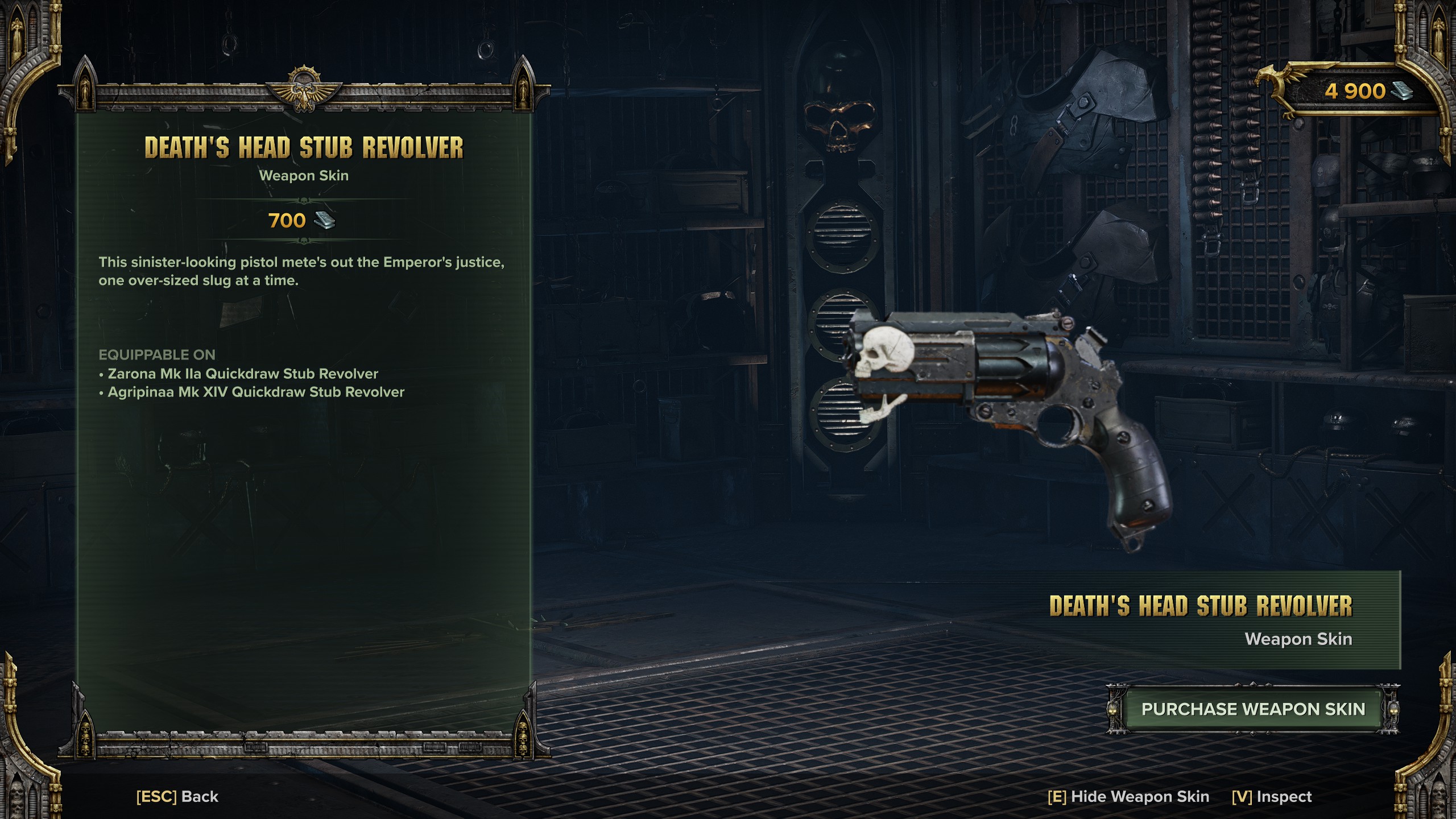Choose Inspect for the weapon skin

1272,796
